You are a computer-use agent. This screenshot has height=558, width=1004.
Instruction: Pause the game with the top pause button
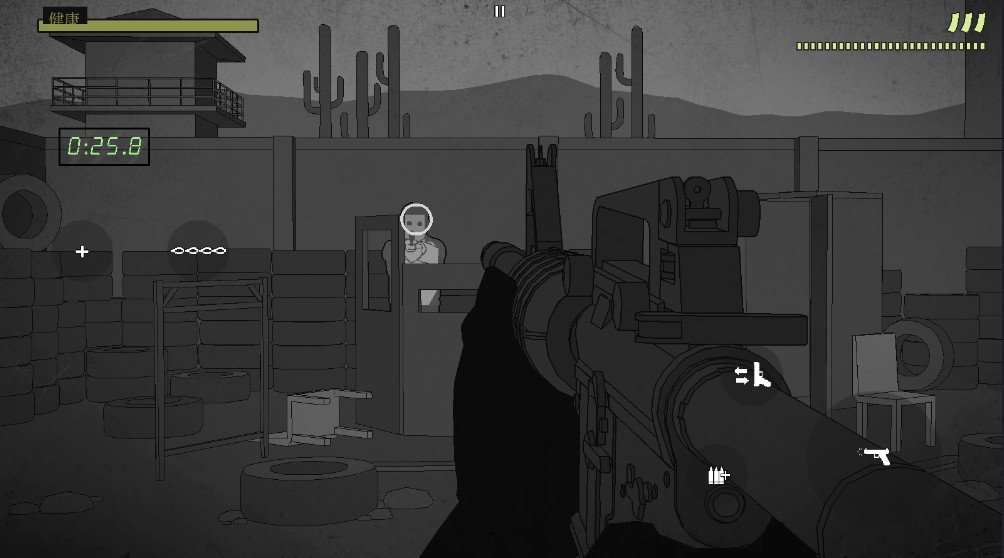click(500, 11)
